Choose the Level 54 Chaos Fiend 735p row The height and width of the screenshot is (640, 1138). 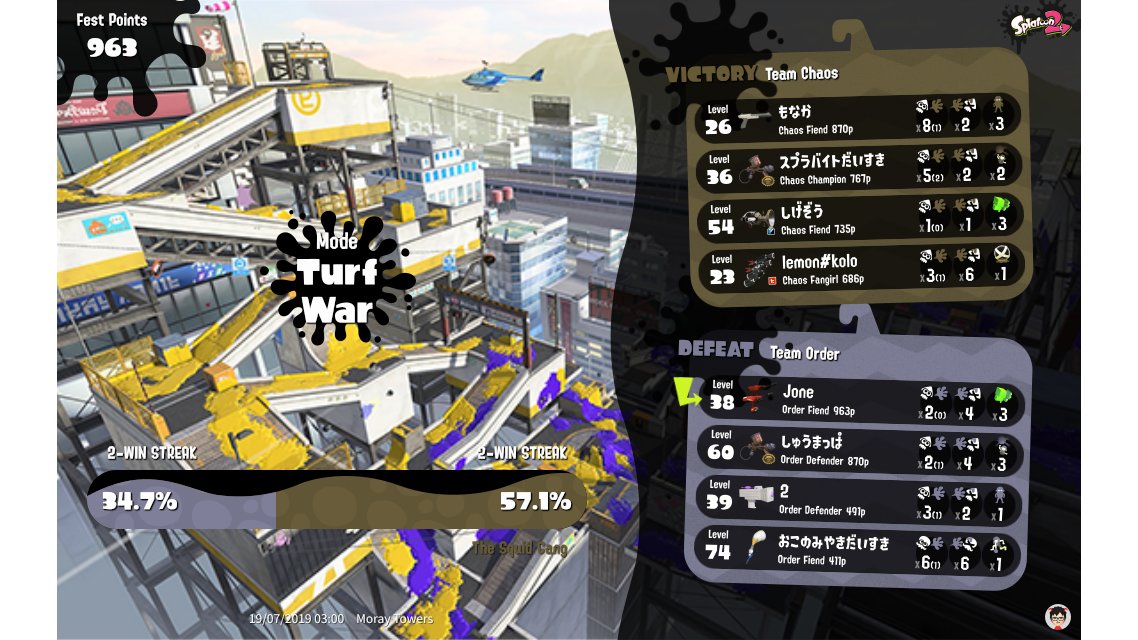[x=858, y=217]
